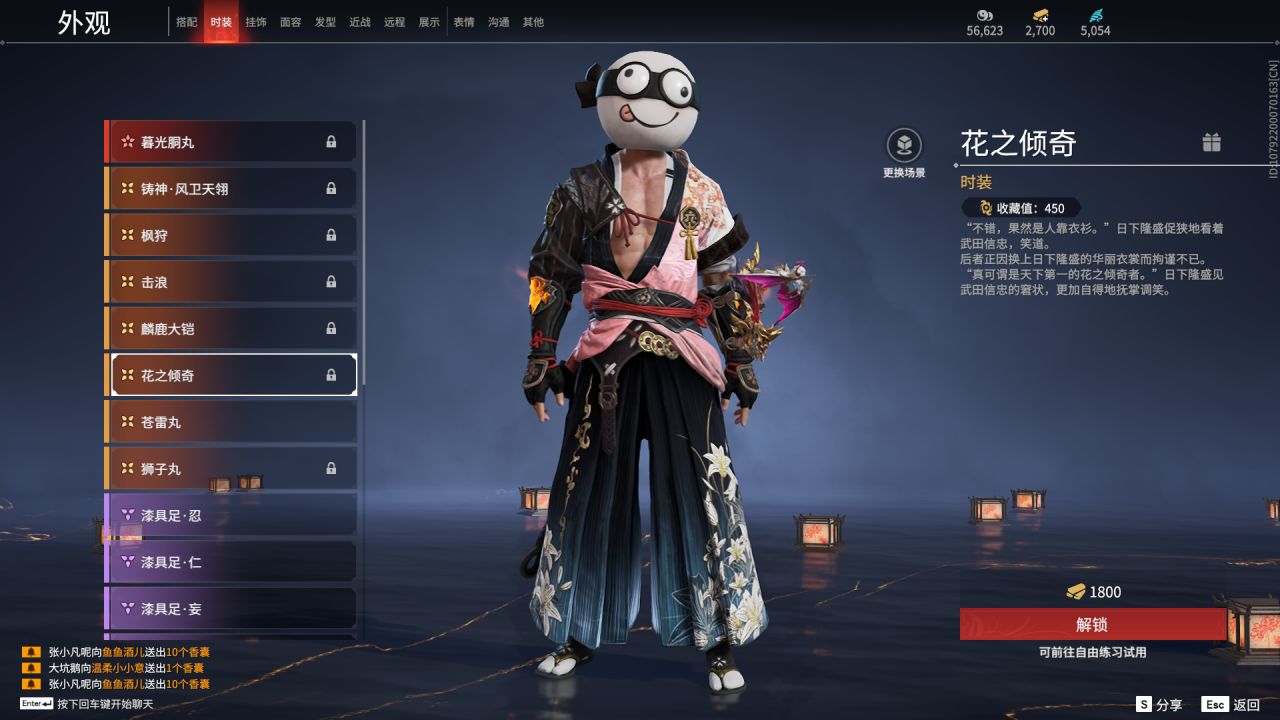Pick the 枫狩 outfit entry
The image size is (1280, 720).
coord(231,236)
